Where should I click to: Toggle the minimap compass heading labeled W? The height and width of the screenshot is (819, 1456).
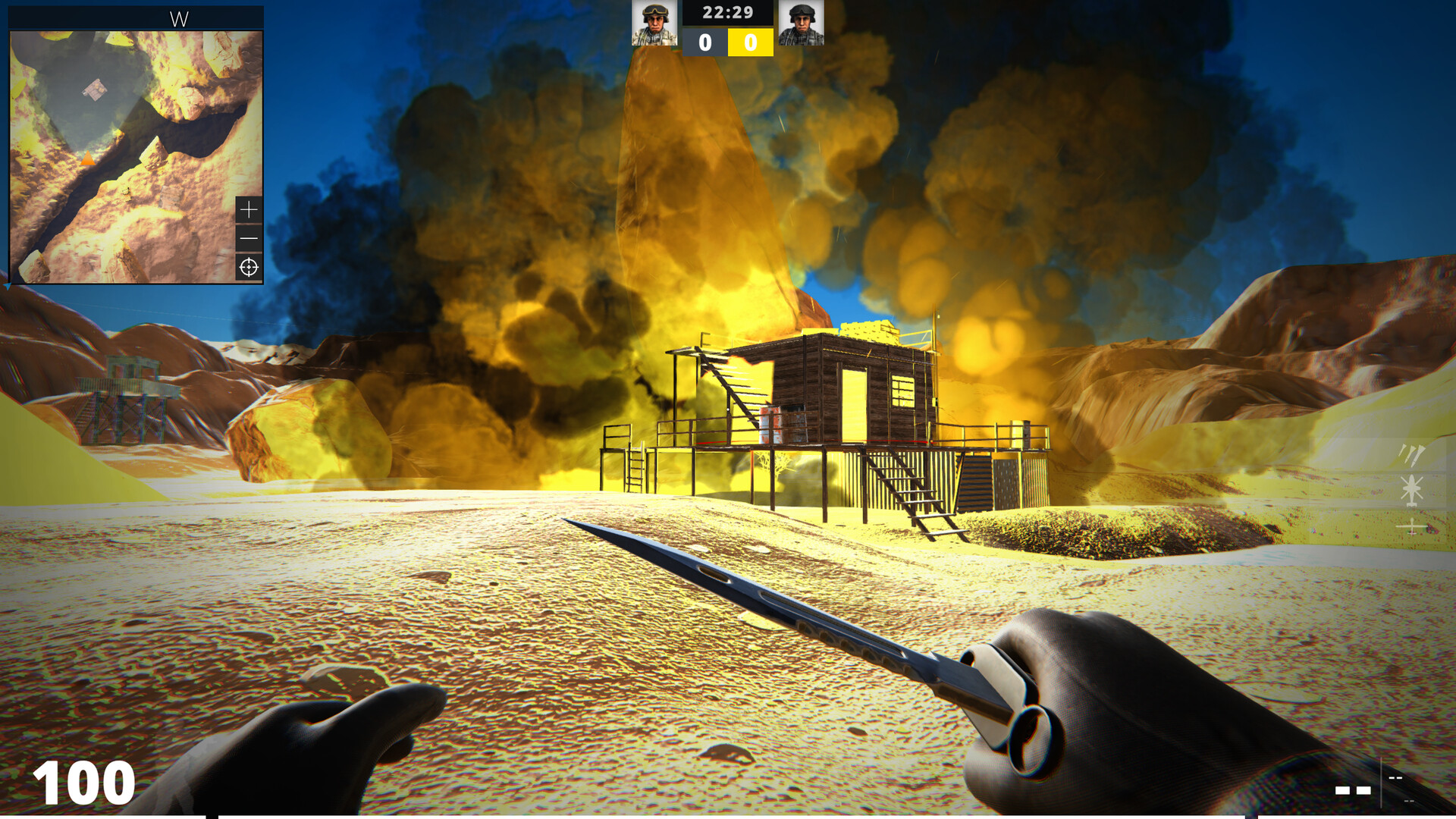pos(179,17)
